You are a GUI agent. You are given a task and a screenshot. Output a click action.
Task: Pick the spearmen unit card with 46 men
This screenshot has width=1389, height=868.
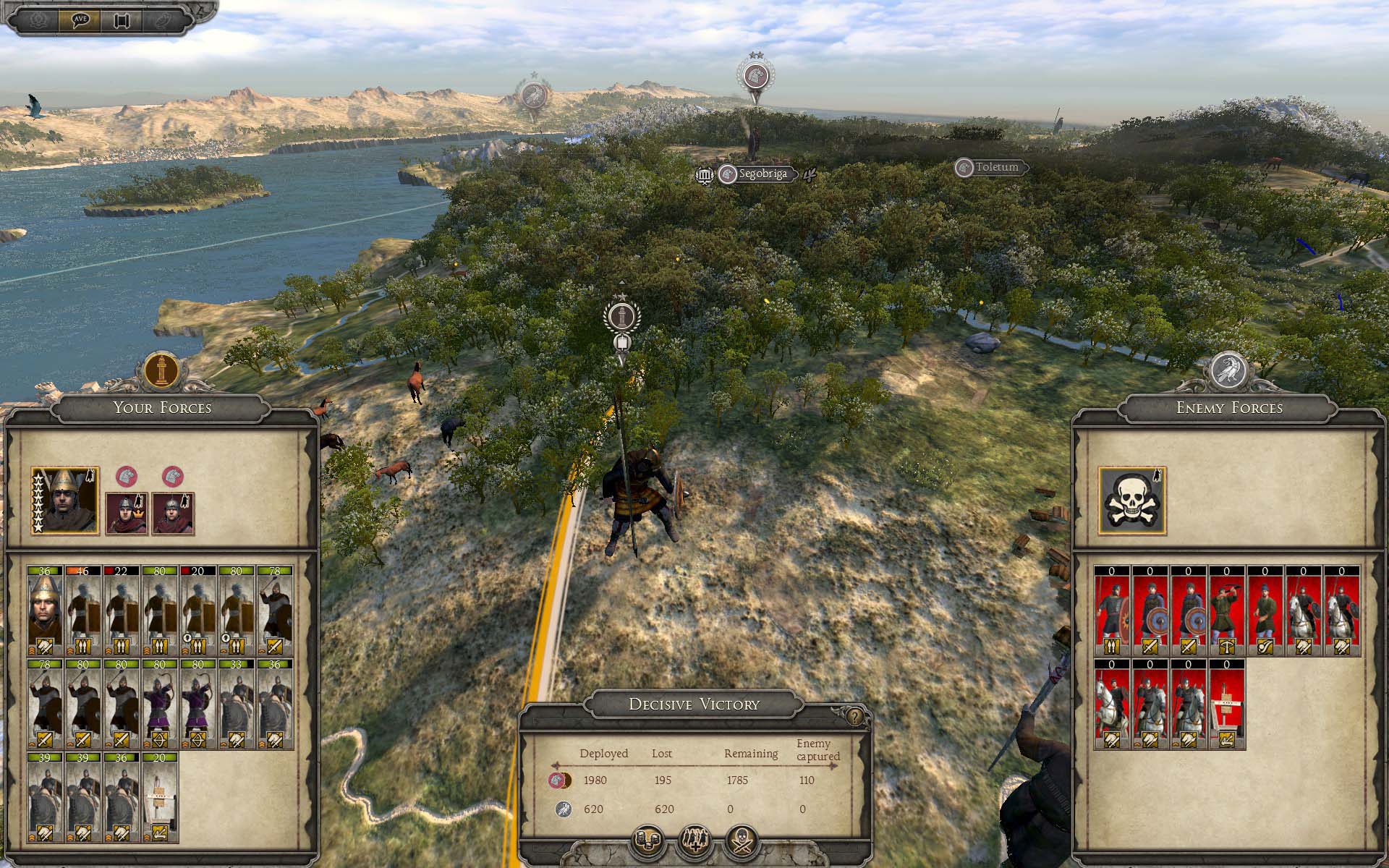pyautogui.click(x=83, y=611)
